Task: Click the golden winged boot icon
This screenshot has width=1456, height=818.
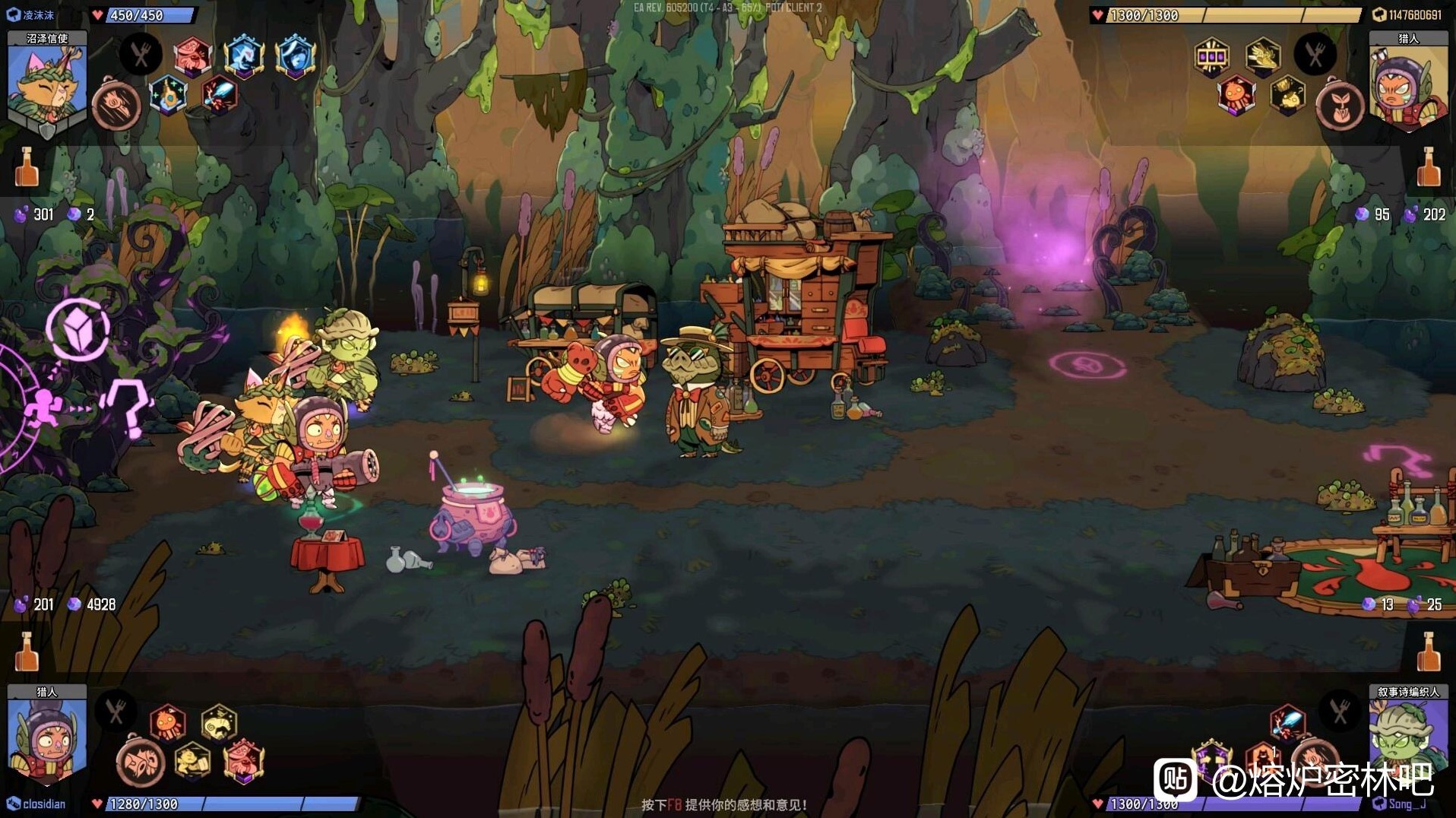Action: pos(1262,55)
